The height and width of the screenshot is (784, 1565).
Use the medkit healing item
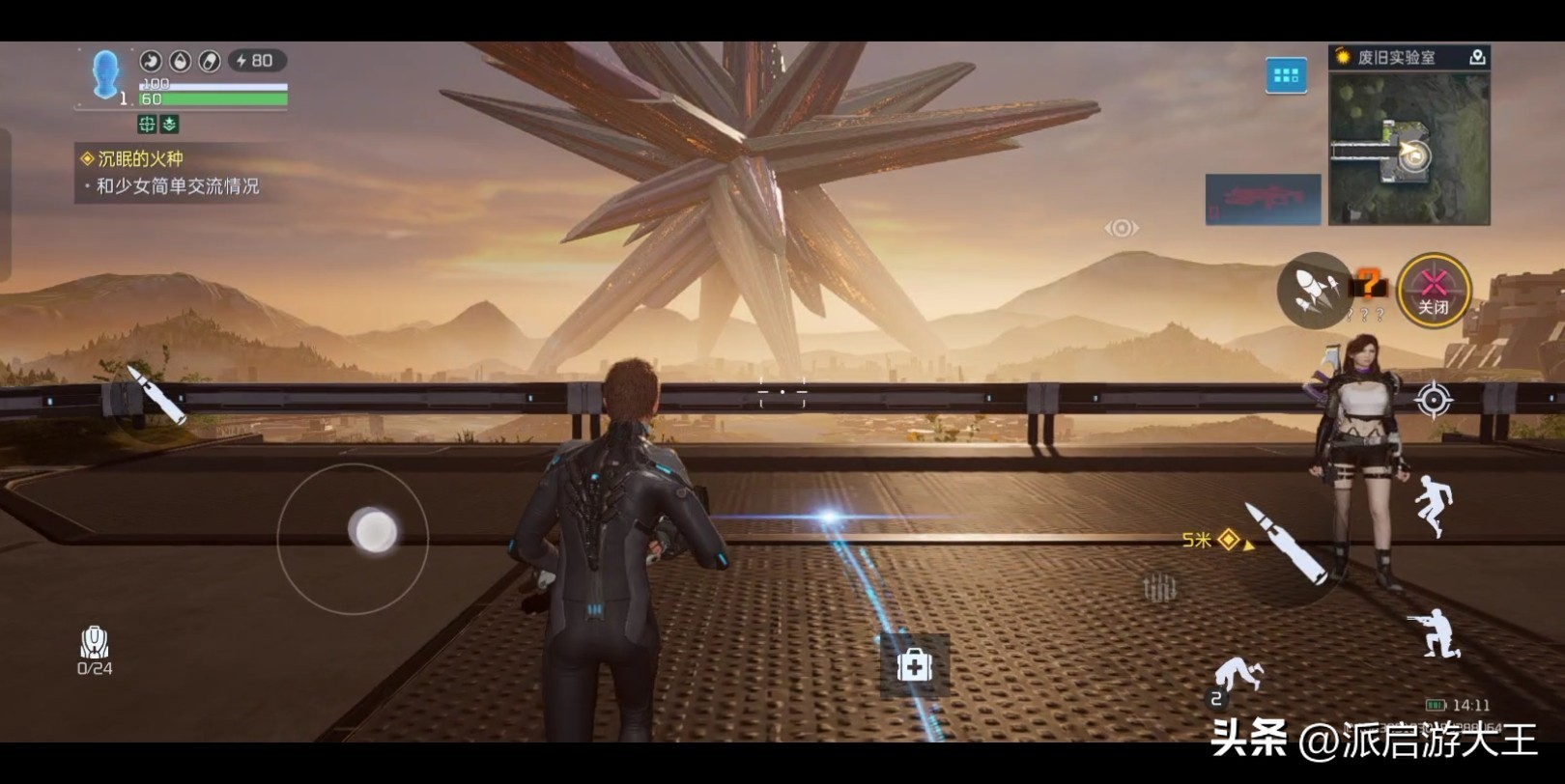tap(914, 665)
